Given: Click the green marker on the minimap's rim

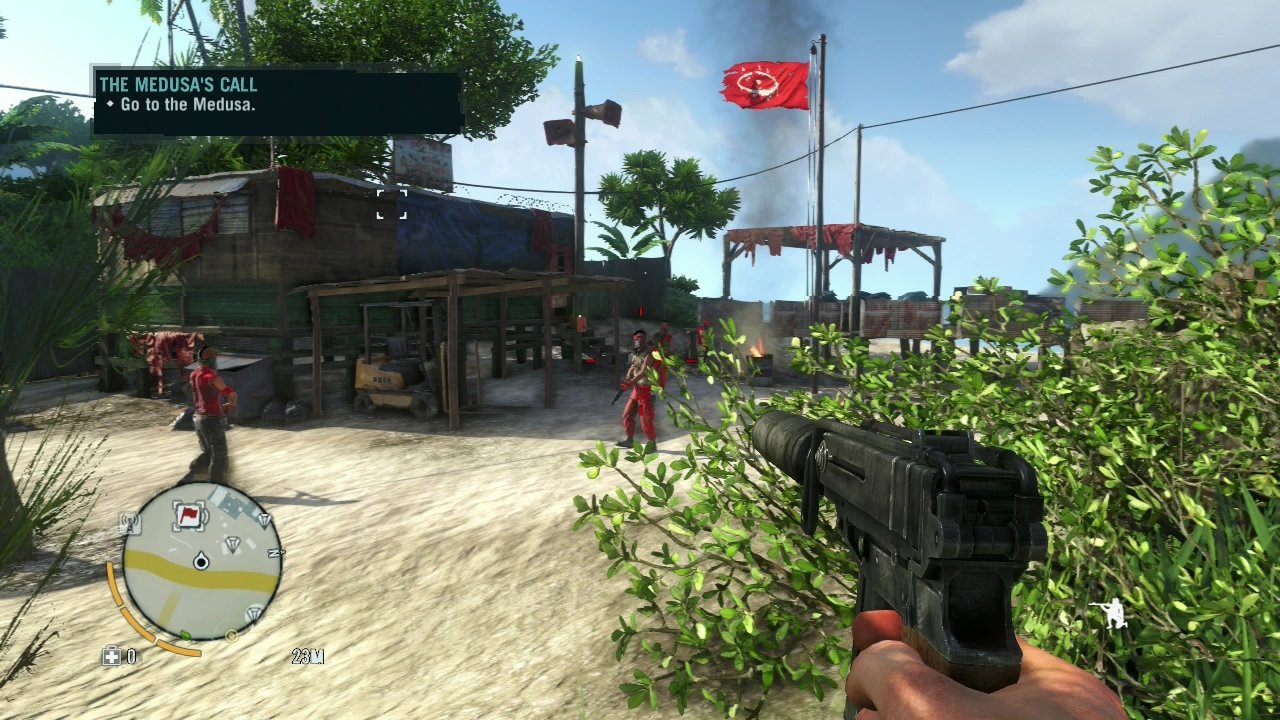Looking at the screenshot, I should coord(185,635).
